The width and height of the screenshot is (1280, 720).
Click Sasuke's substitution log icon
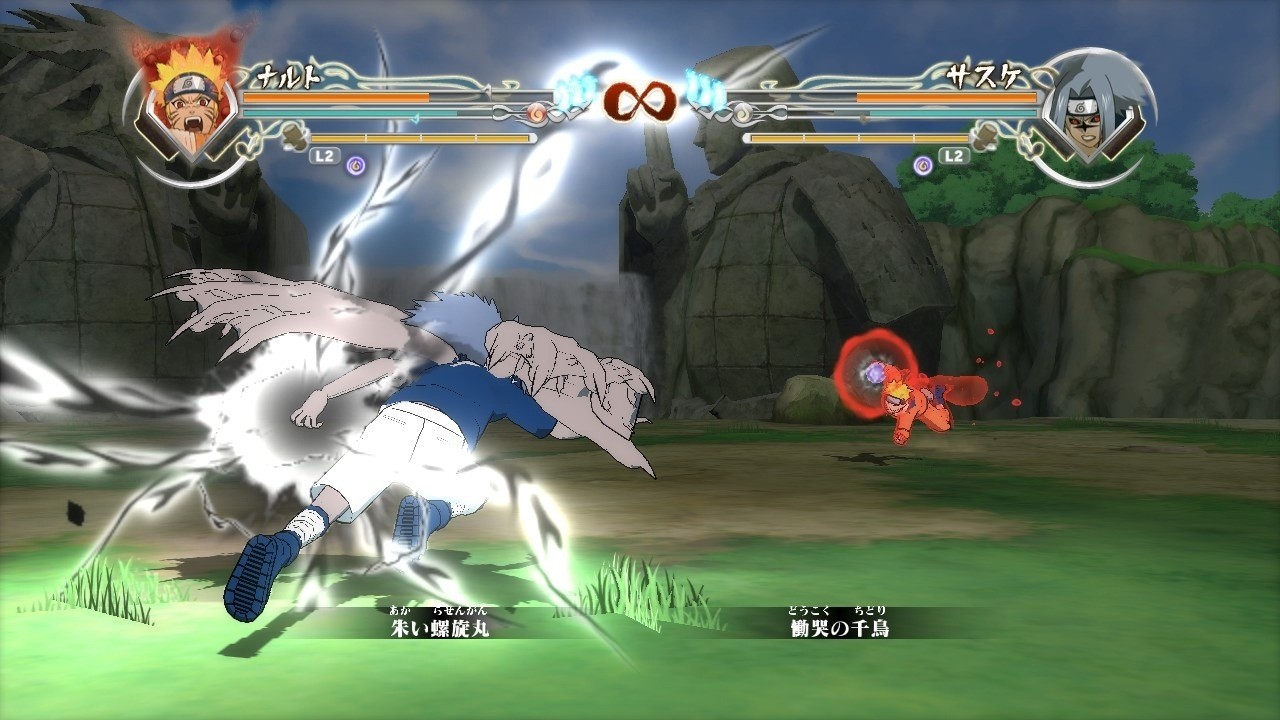tap(986, 139)
